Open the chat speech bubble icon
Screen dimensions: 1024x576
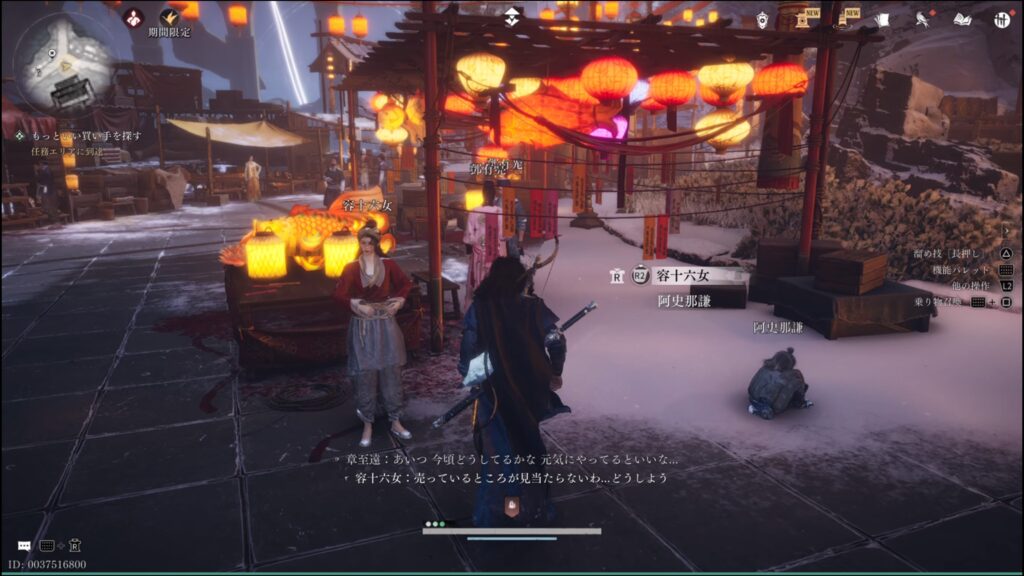24,546
